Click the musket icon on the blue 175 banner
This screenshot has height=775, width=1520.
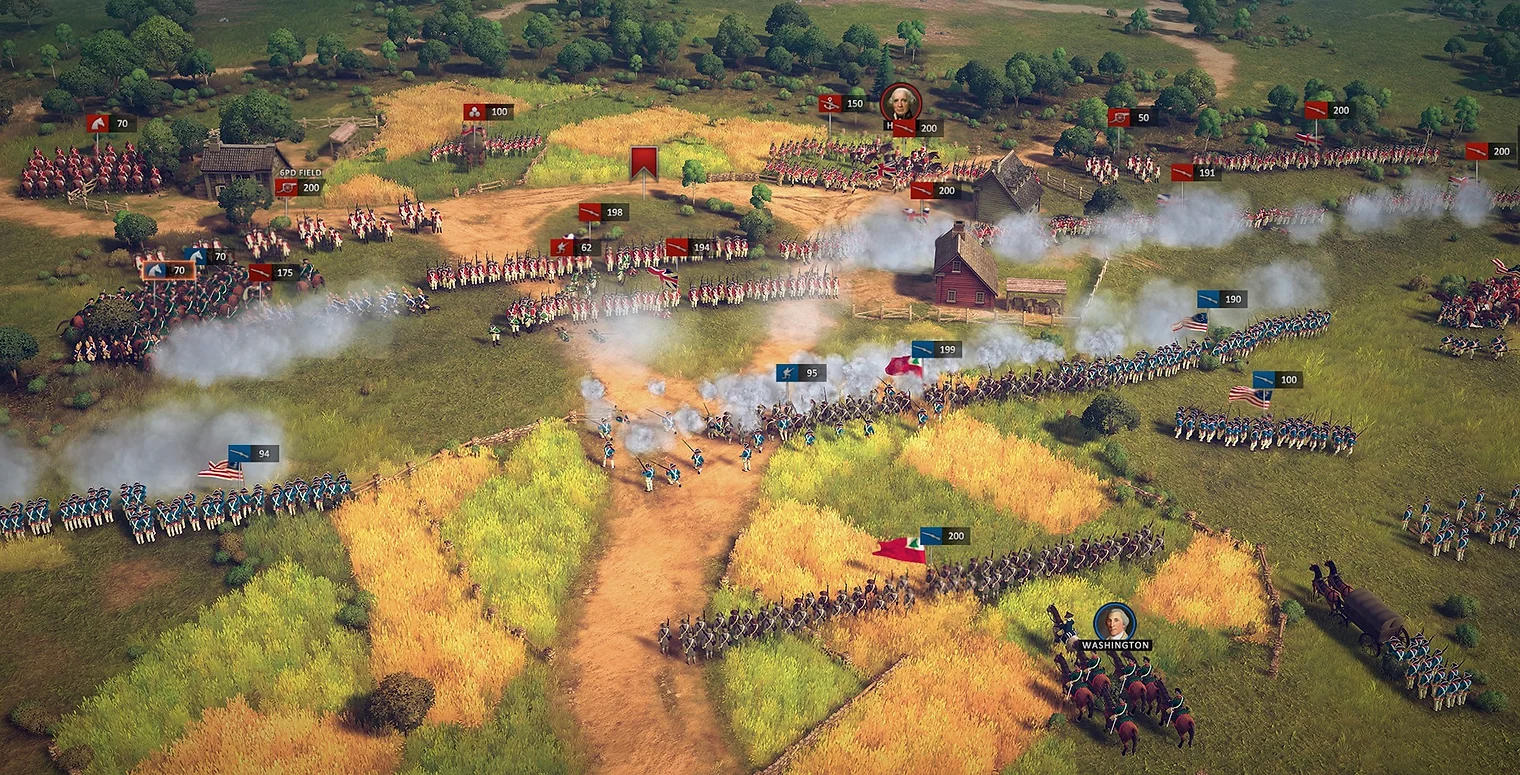click(x=260, y=273)
